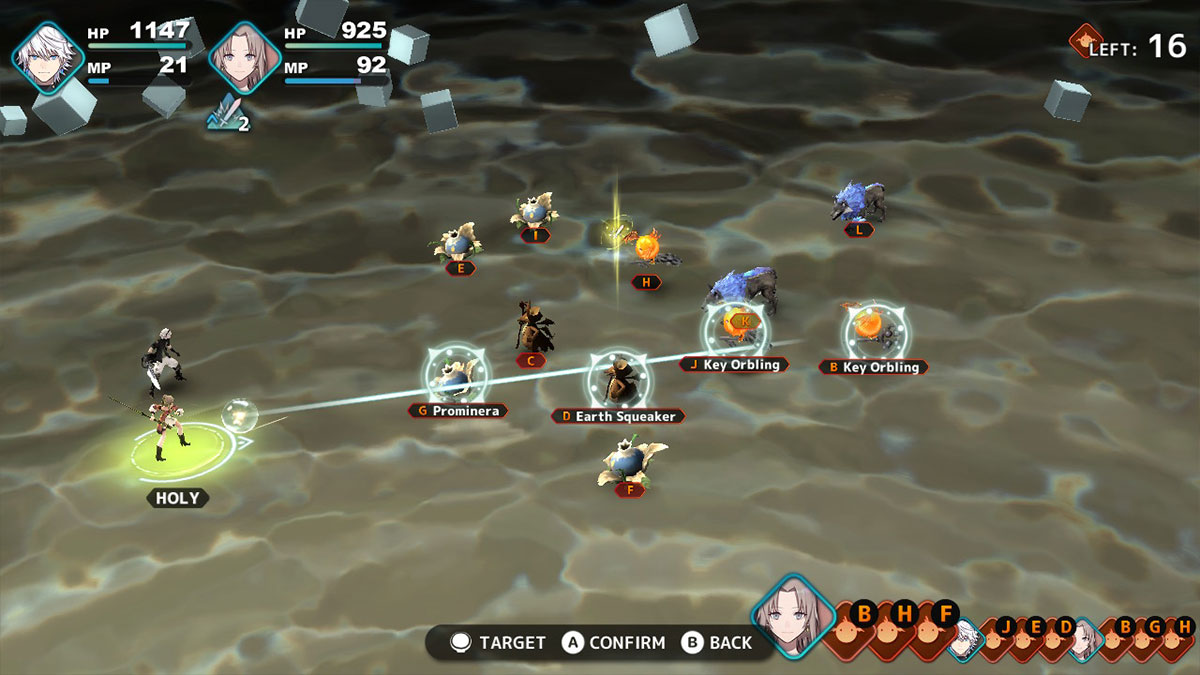
Task: Target enemy C on the battlefield
Action: pyautogui.click(x=534, y=327)
